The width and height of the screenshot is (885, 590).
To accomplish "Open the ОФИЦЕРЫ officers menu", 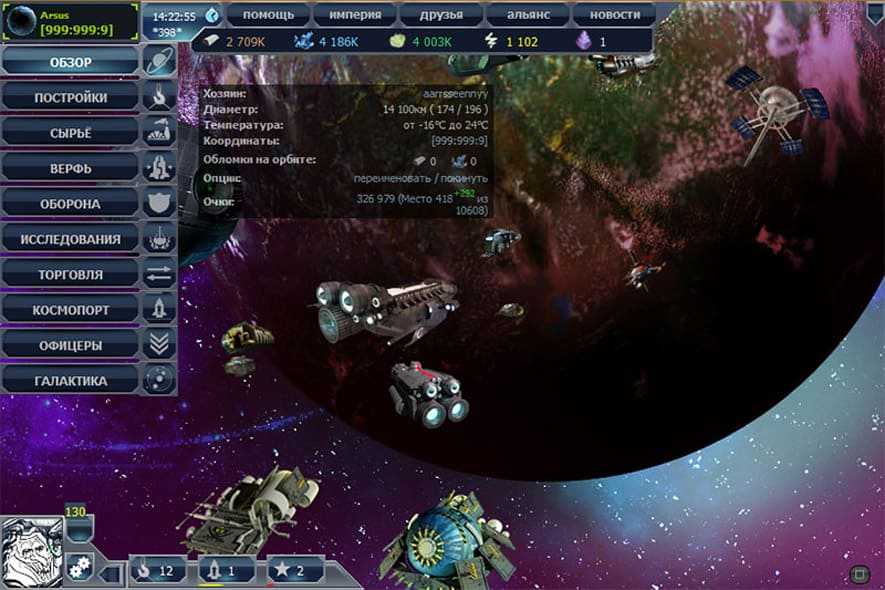I will [x=71, y=344].
